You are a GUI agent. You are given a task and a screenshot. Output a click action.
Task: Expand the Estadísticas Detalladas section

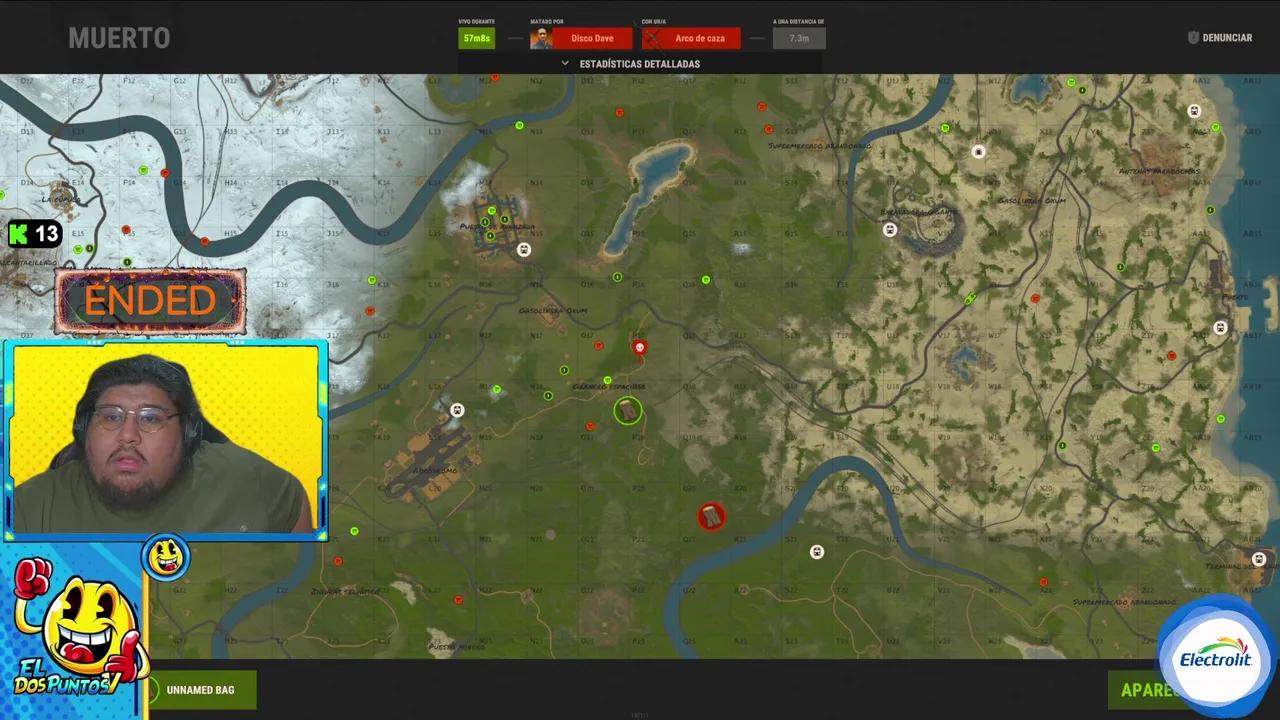640,63
